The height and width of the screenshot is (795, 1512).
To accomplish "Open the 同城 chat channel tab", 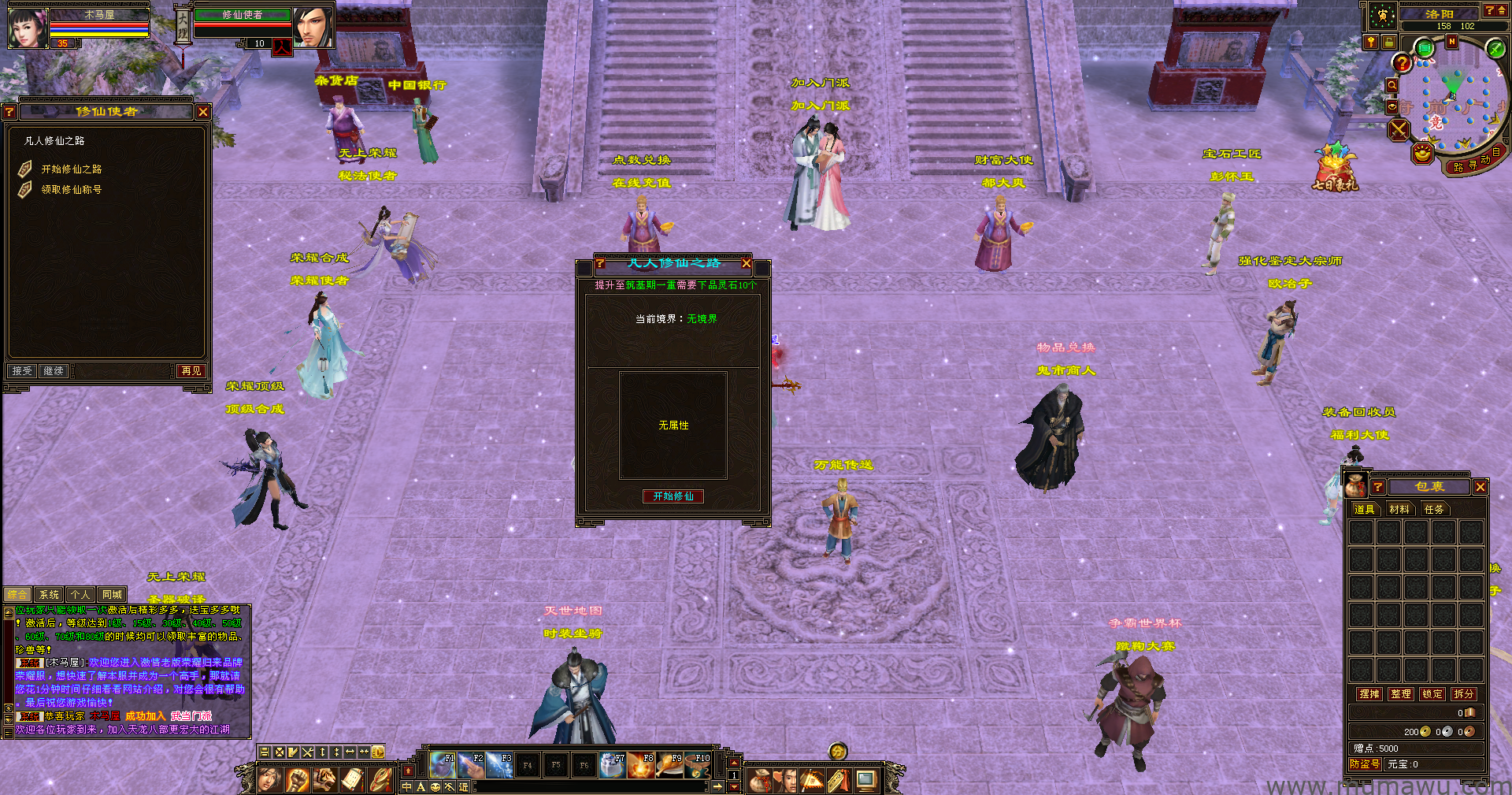I will pos(112,595).
